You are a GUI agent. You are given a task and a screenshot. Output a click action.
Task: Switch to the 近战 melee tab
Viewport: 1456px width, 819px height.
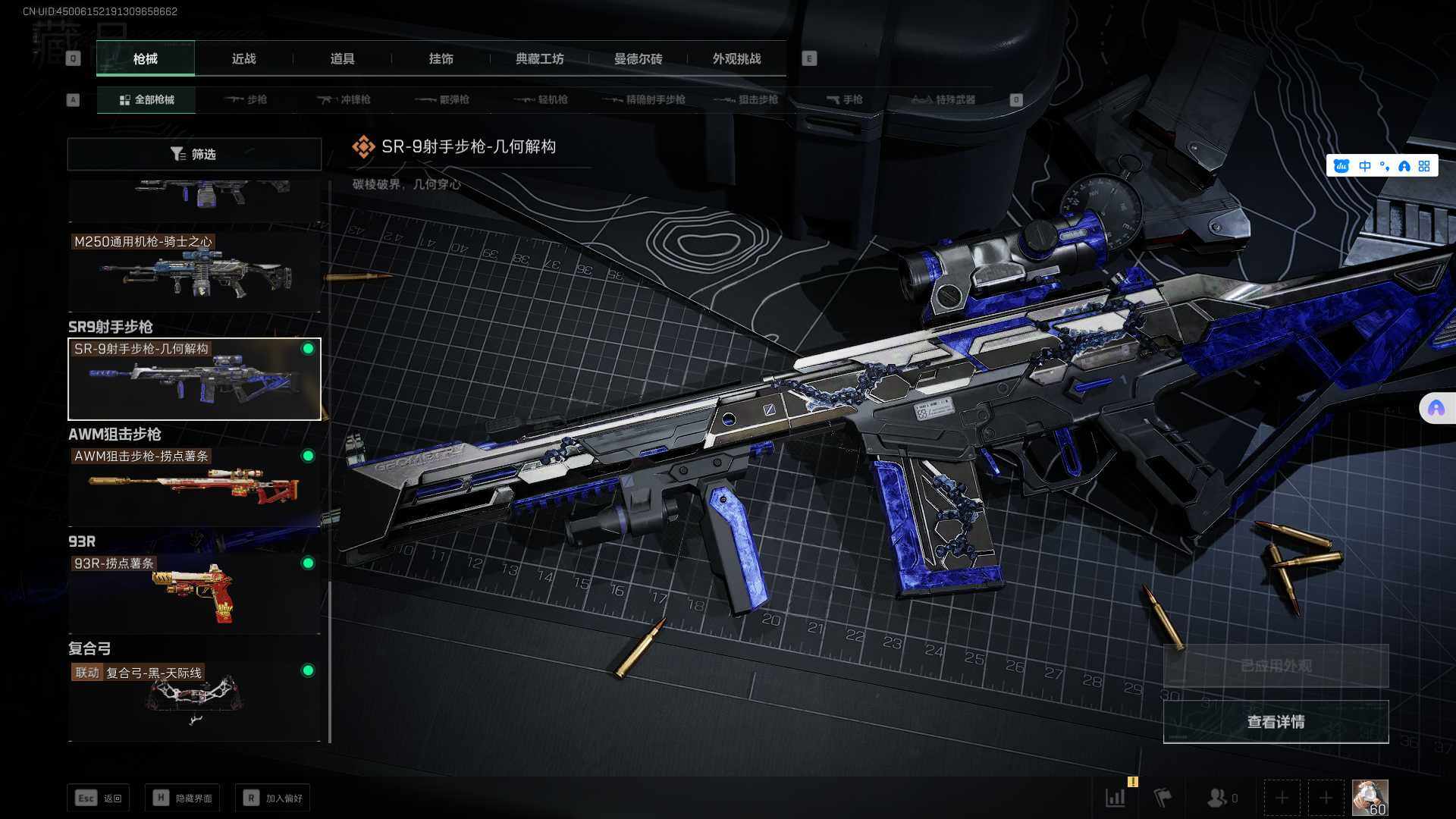point(243,59)
